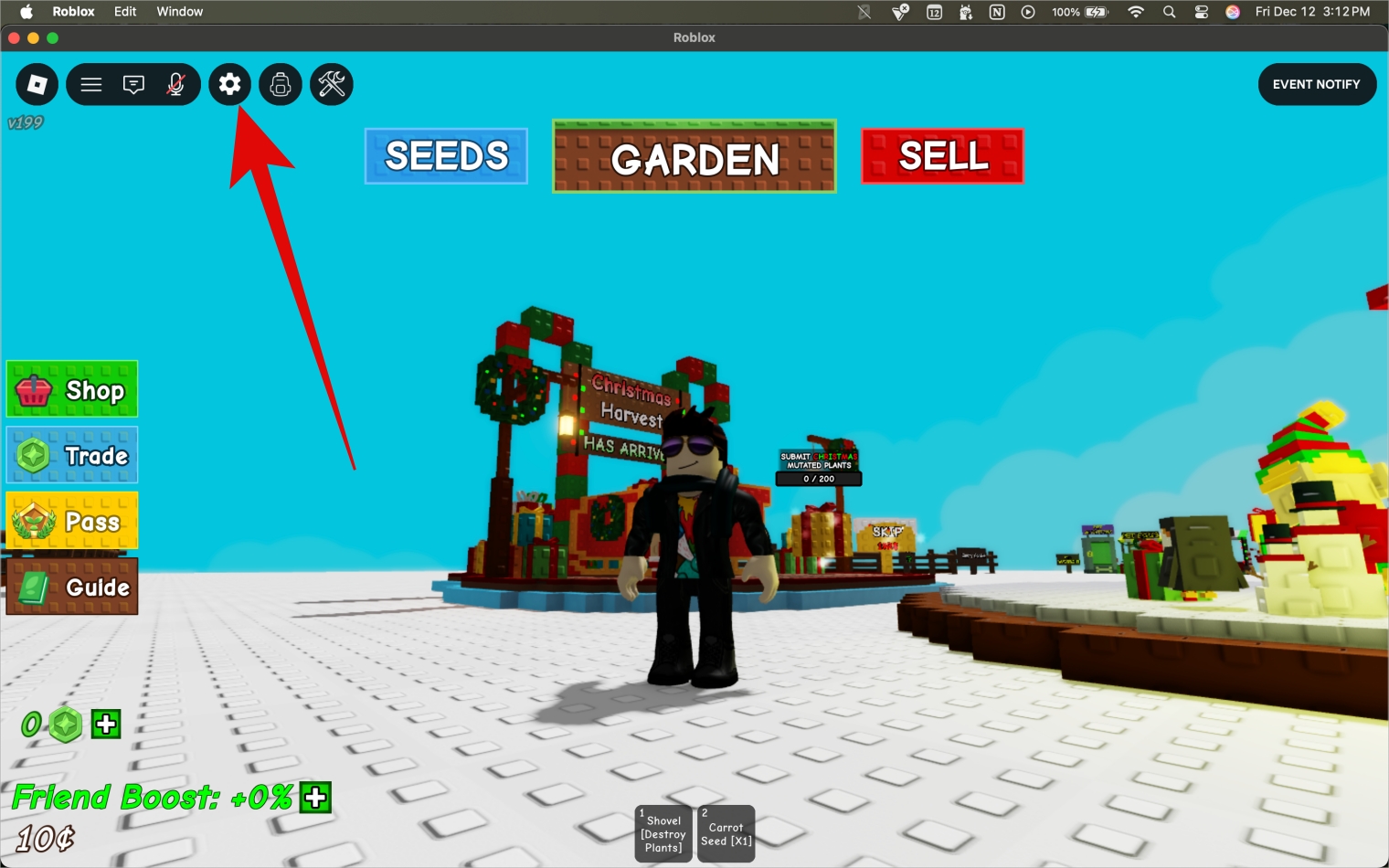Viewport: 1389px width, 868px height.
Task: Click the settings gear icon
Action: tap(229, 84)
